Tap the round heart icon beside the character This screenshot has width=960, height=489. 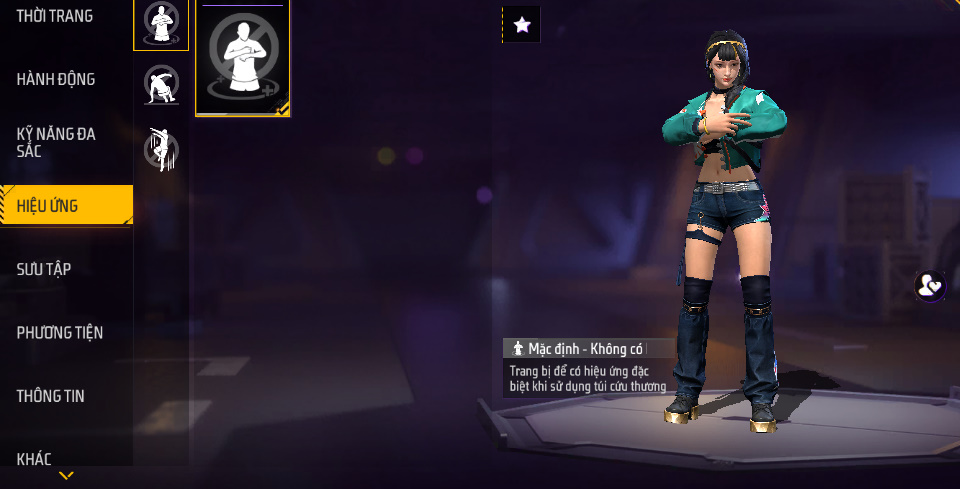click(x=930, y=286)
